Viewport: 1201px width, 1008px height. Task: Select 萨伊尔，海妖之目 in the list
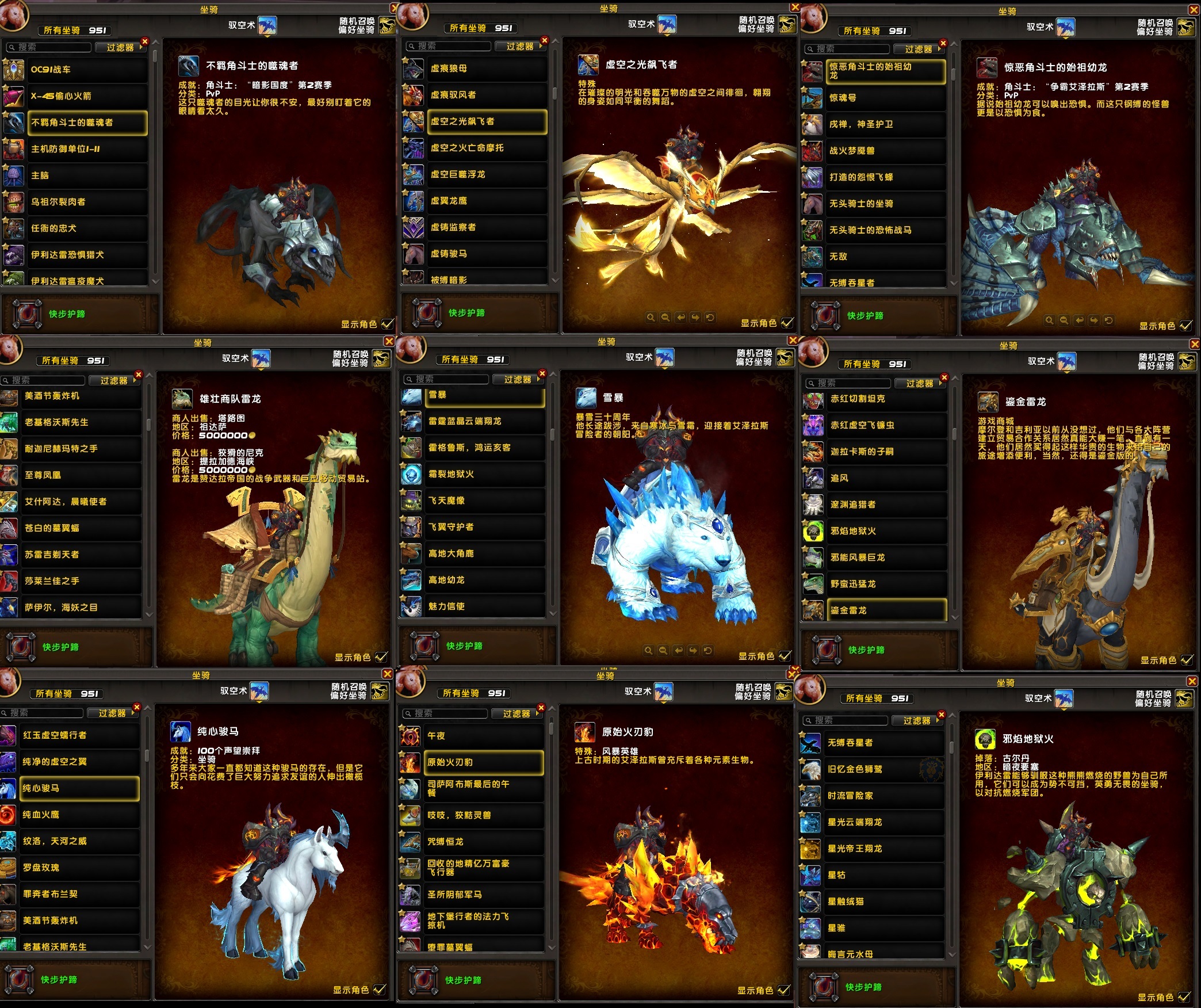pyautogui.click(x=81, y=608)
